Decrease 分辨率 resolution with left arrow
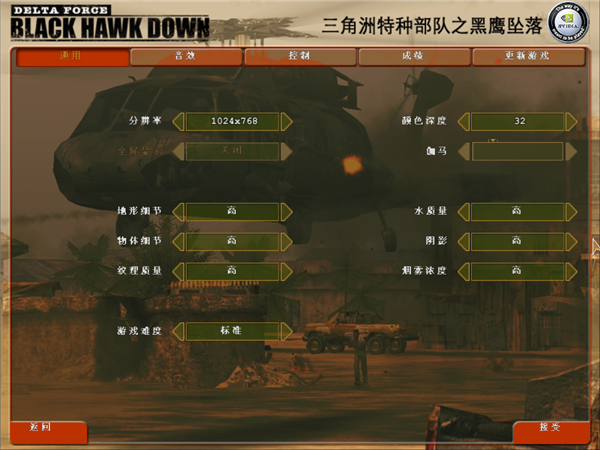600x450 pixels. (179, 121)
